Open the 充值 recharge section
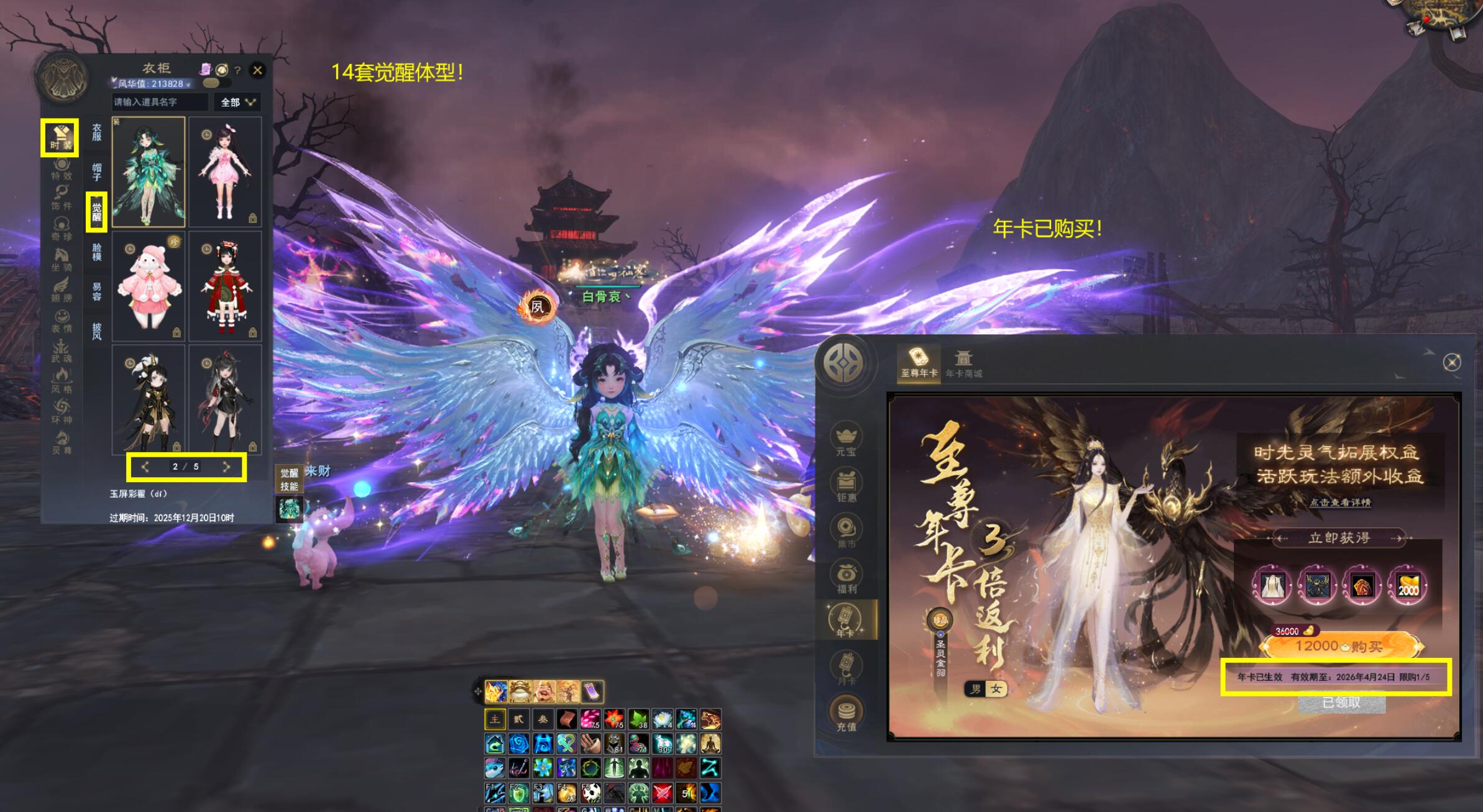 (846, 713)
